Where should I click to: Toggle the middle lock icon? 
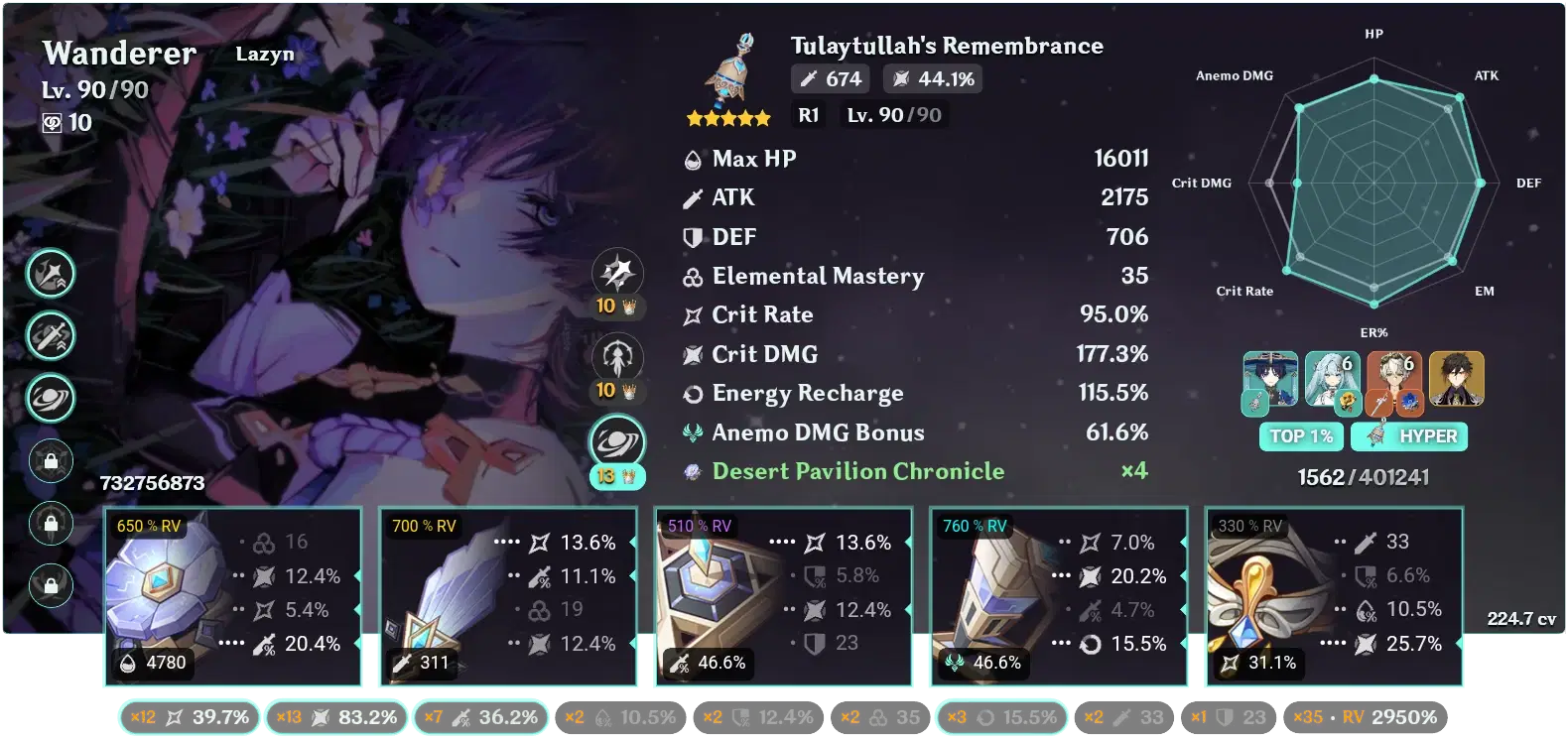51,524
